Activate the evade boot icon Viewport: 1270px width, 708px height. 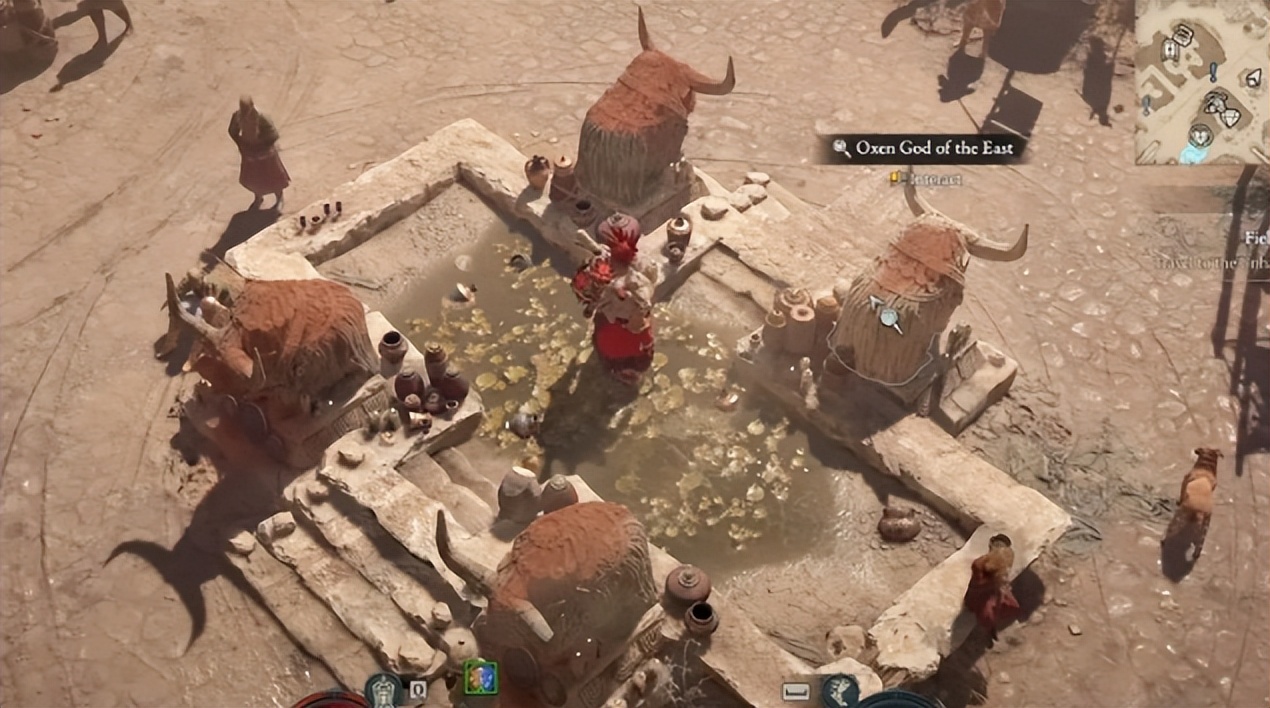pos(840,689)
